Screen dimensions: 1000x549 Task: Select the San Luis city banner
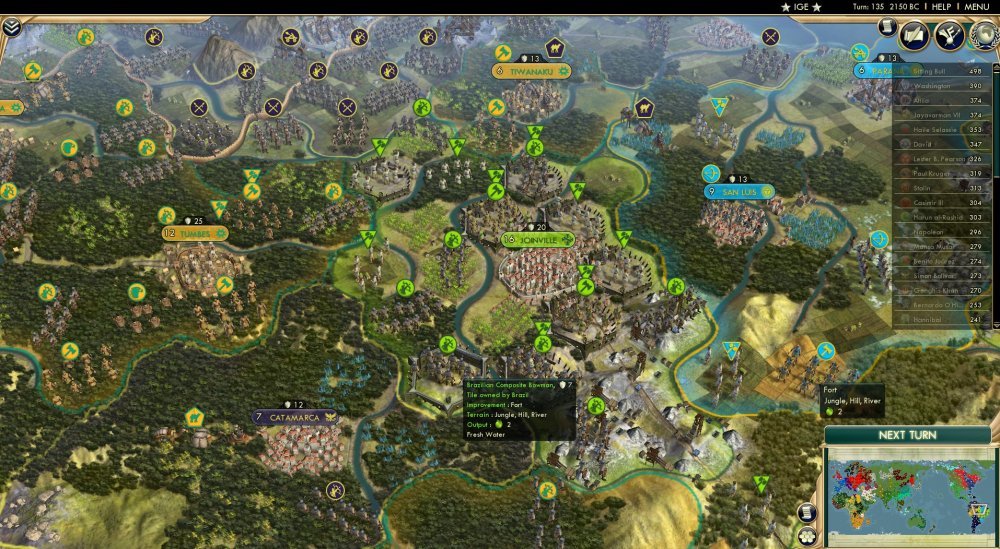(740, 191)
